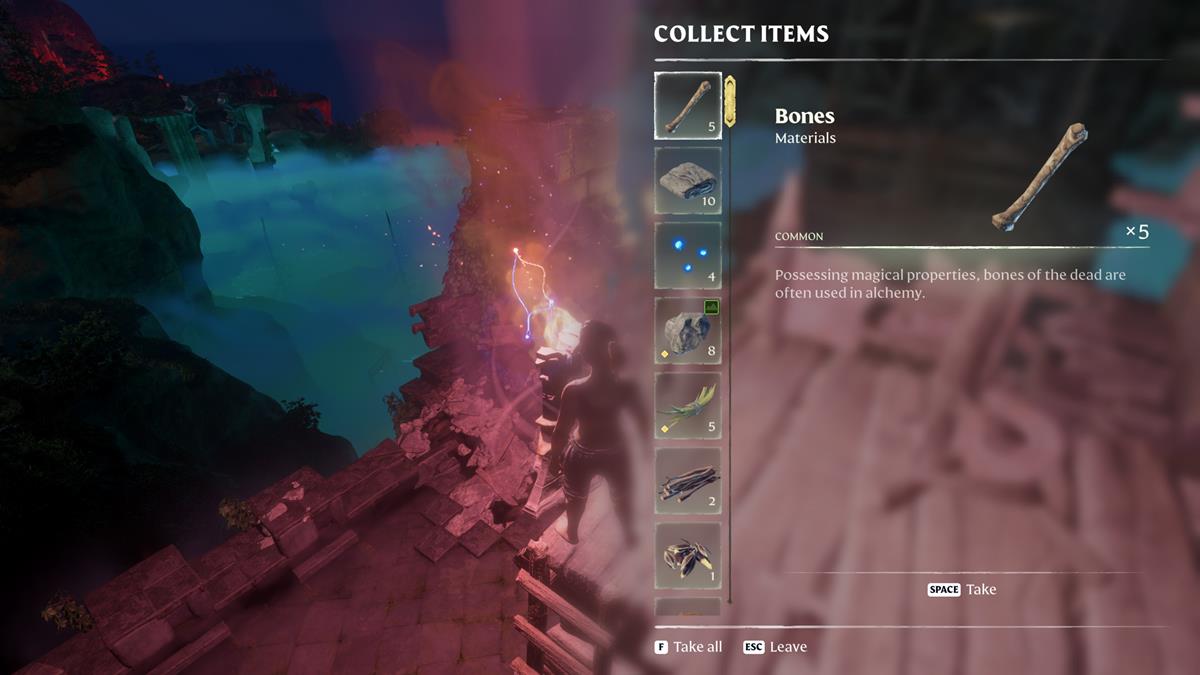
Task: Pick the glowing blue spores slot
Action: click(687, 255)
